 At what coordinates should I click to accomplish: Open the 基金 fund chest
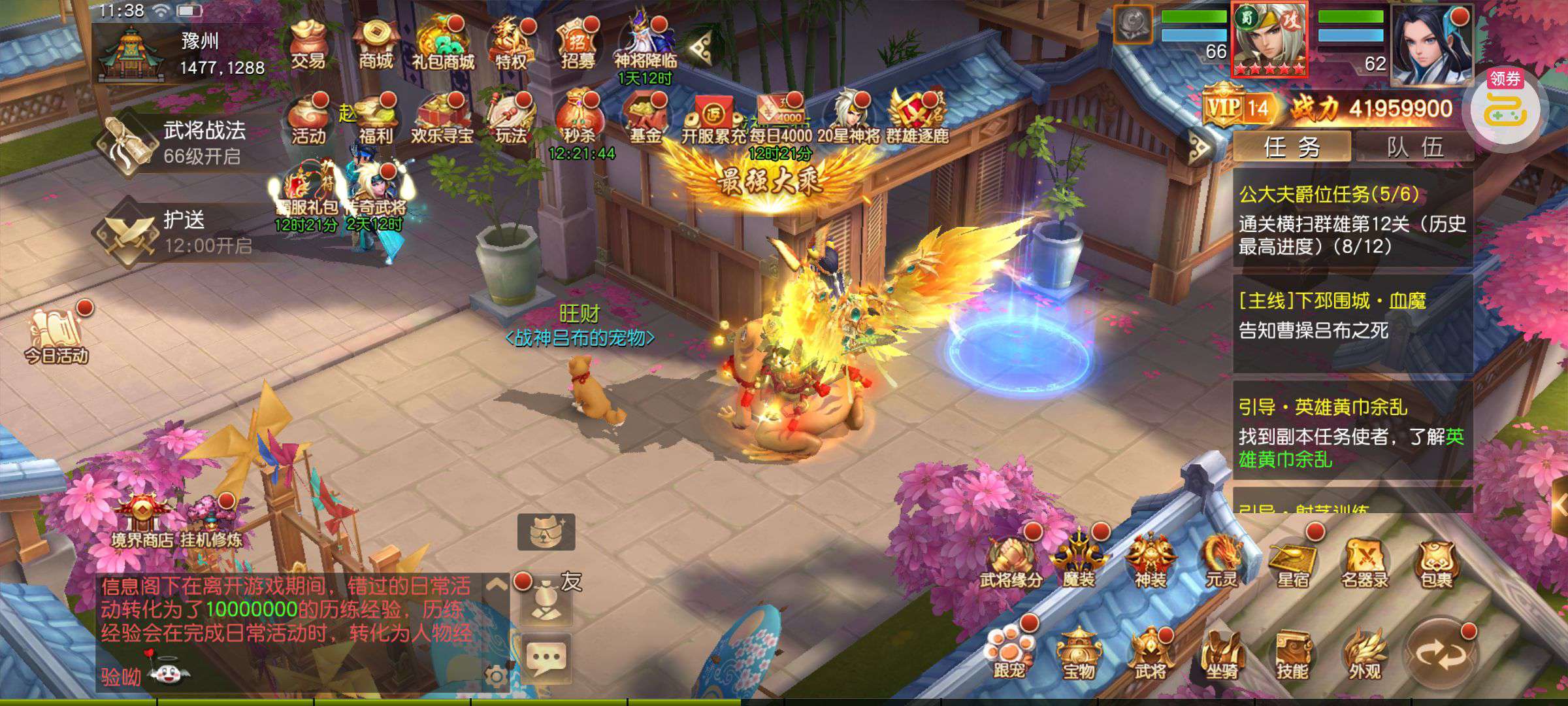[645, 121]
